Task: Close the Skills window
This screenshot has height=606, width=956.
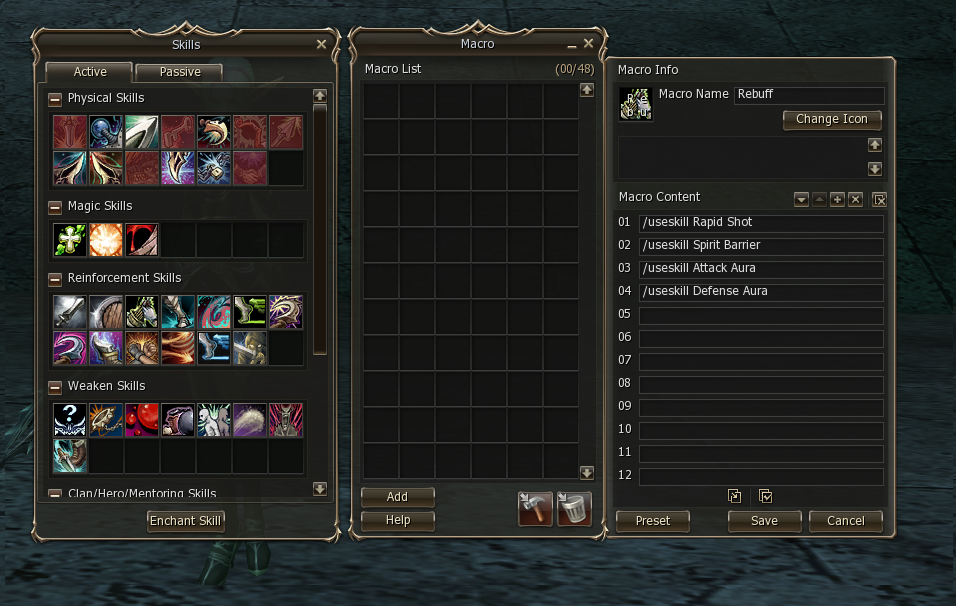Action: [x=321, y=44]
